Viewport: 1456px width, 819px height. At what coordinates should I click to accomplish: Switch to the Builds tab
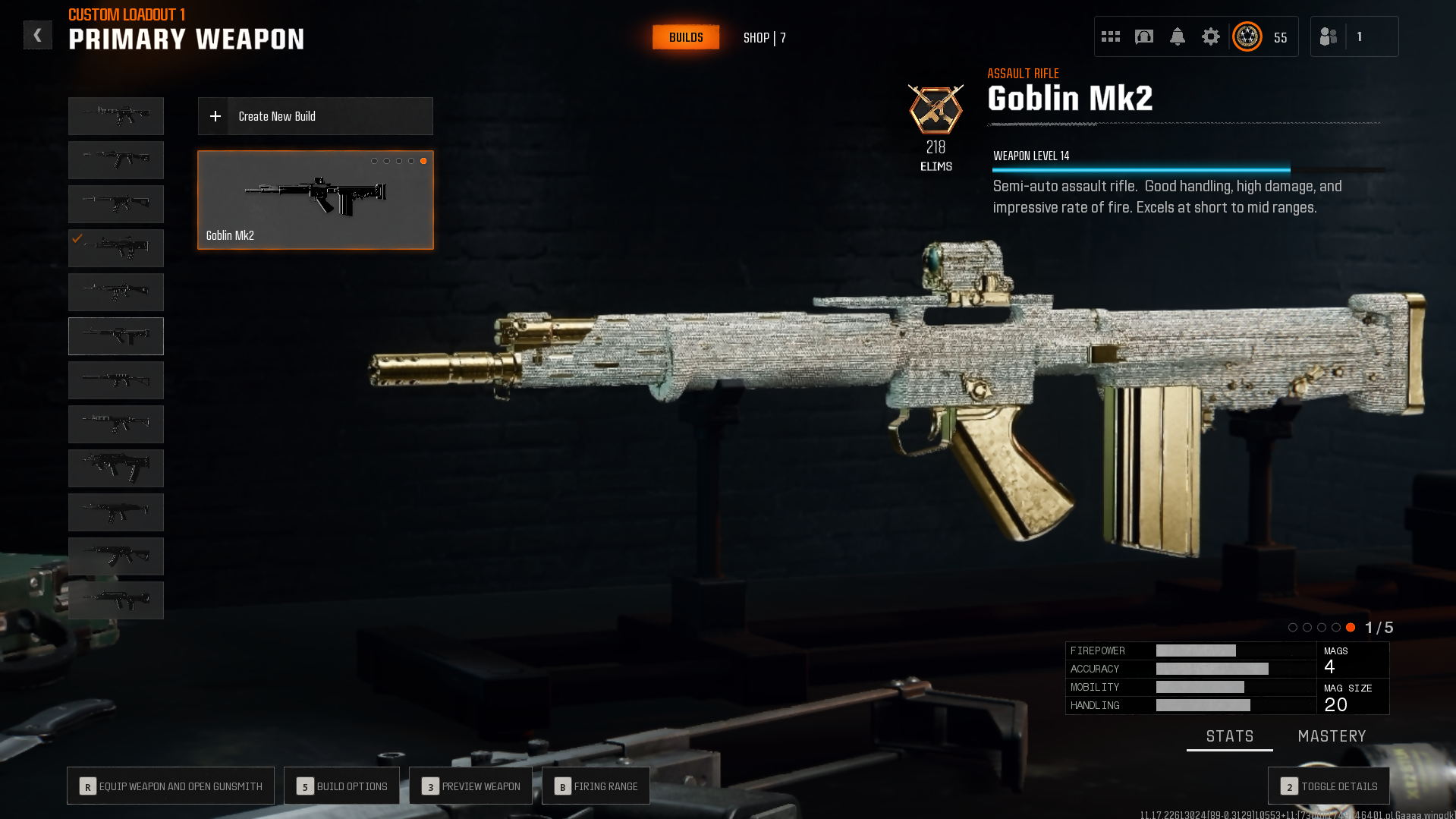click(x=686, y=37)
